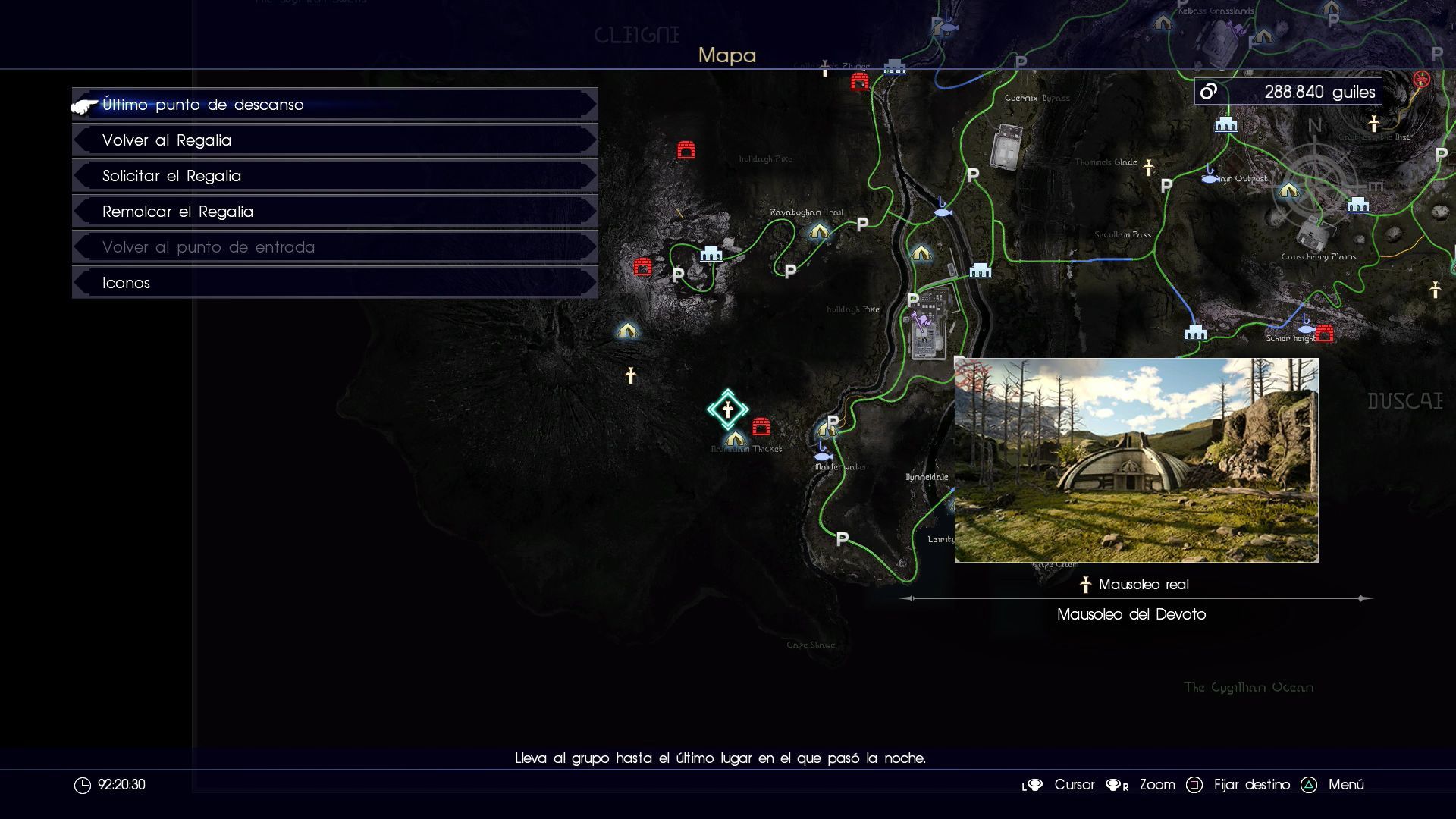Pick Remolcar el Regalia option
Screen dimensions: 1456x819
pos(334,212)
